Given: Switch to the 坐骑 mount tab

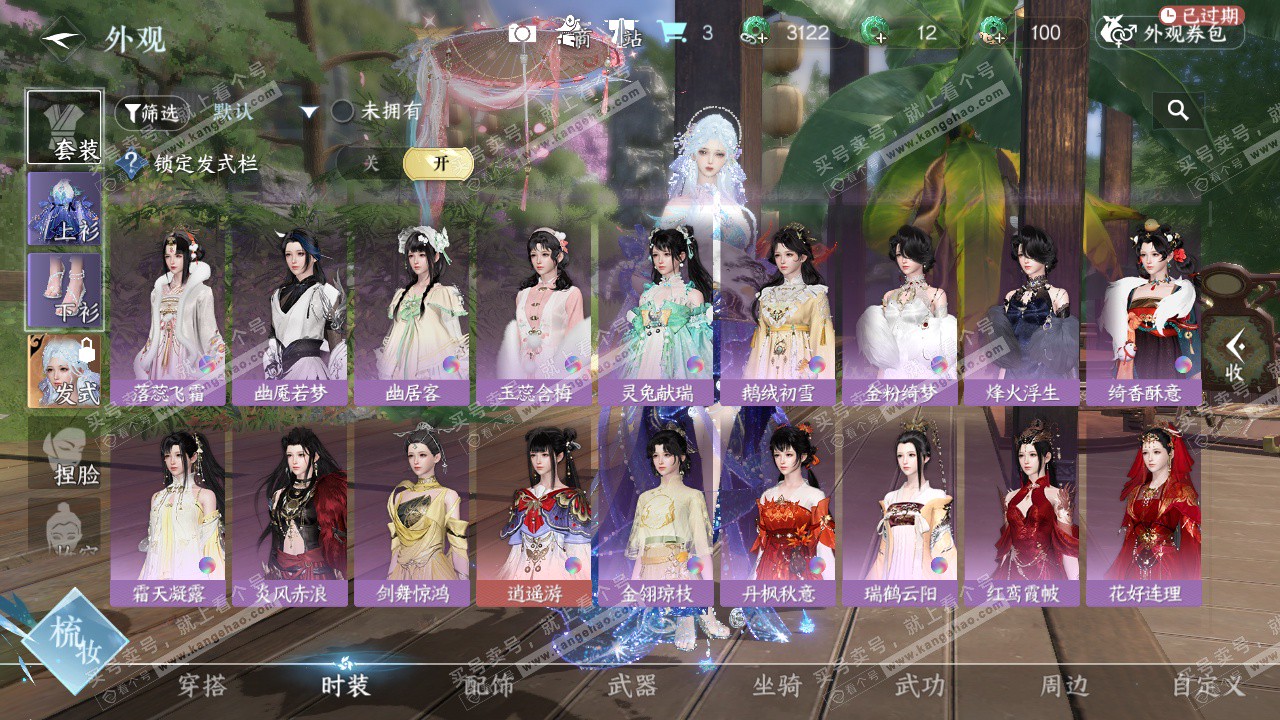Looking at the screenshot, I should [x=777, y=686].
